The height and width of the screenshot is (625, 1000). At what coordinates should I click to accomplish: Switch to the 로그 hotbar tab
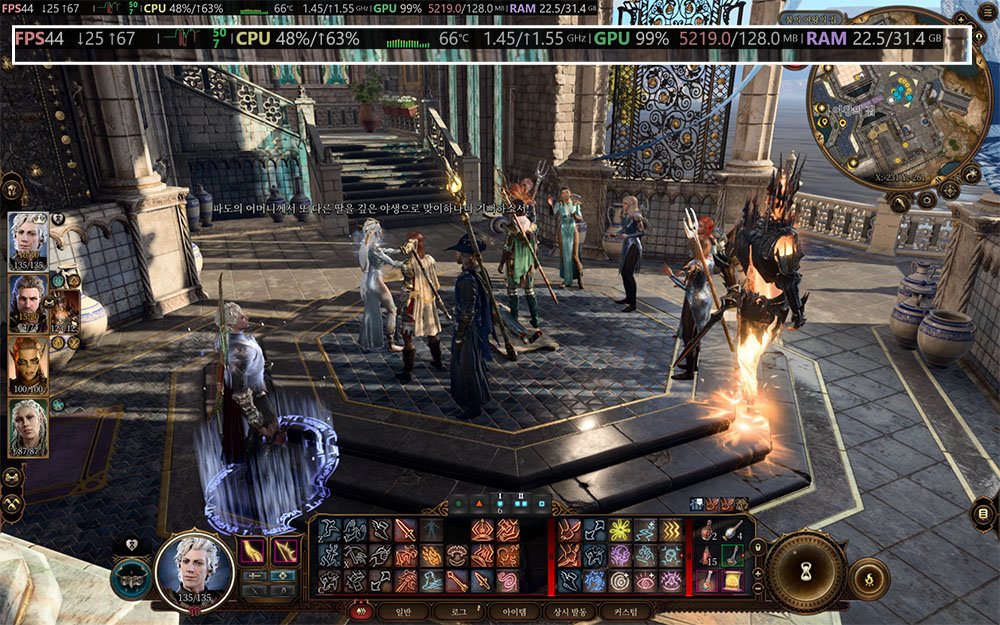[x=458, y=610]
